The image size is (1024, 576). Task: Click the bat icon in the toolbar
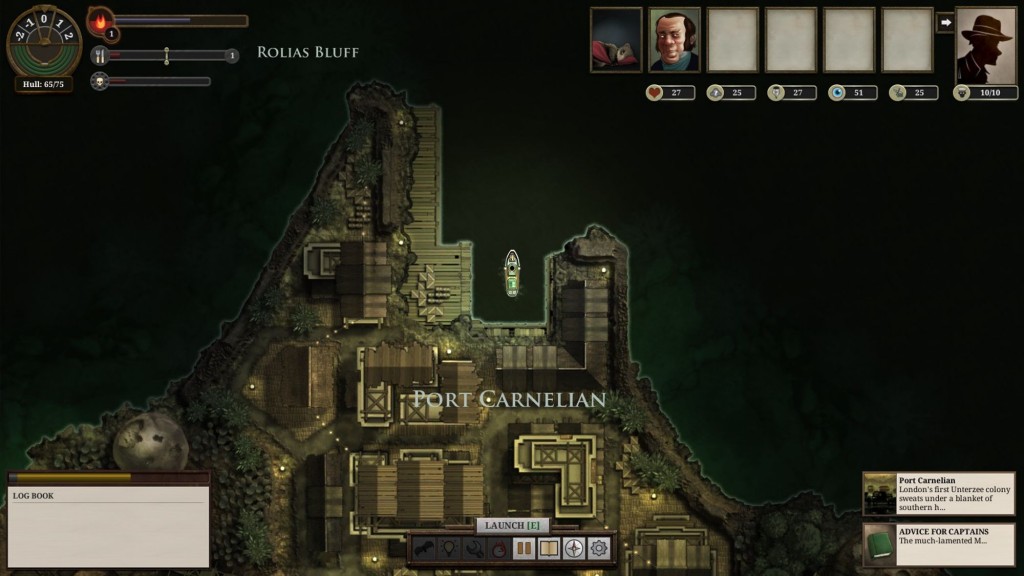425,548
